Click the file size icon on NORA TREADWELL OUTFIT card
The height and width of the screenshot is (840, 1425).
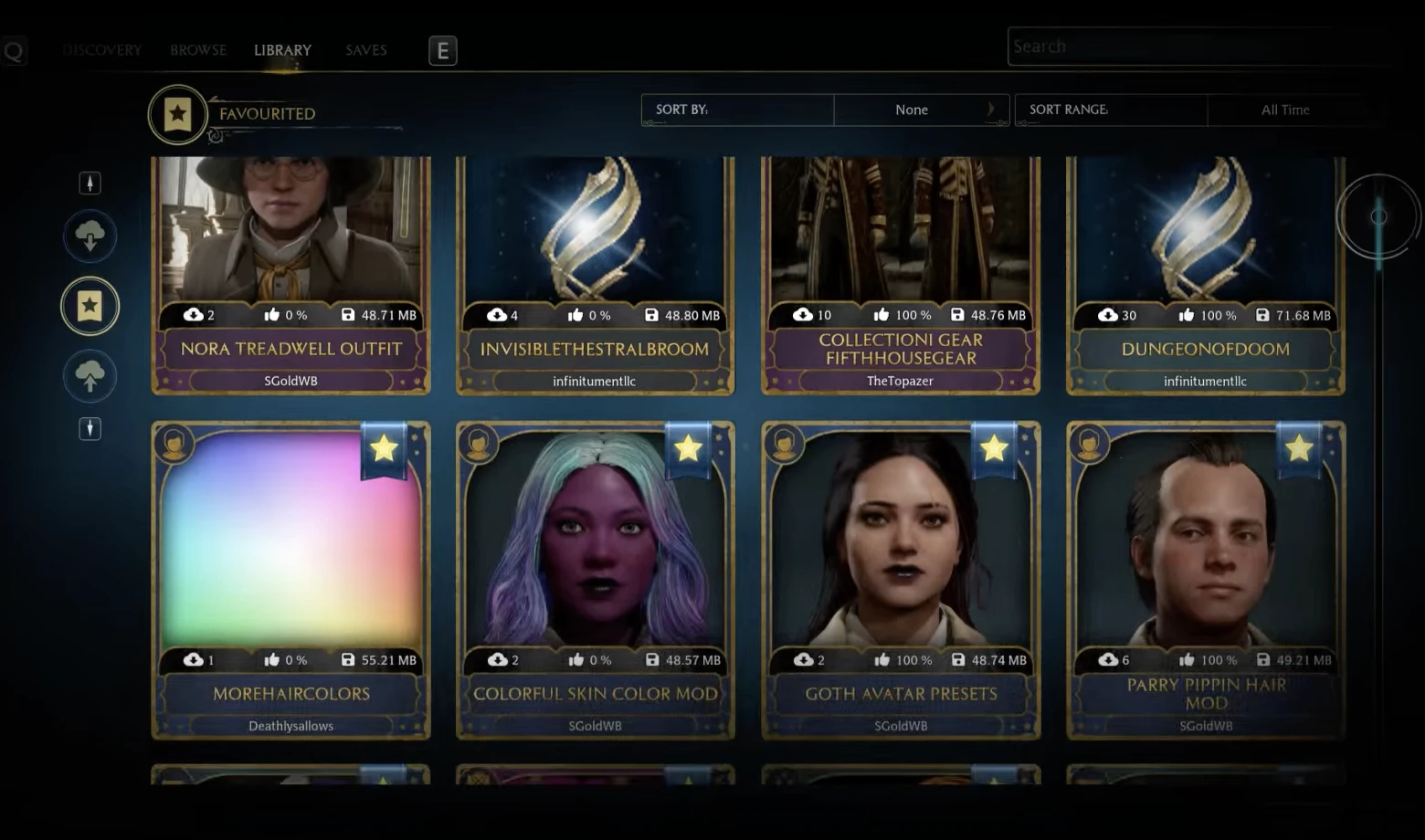347,314
